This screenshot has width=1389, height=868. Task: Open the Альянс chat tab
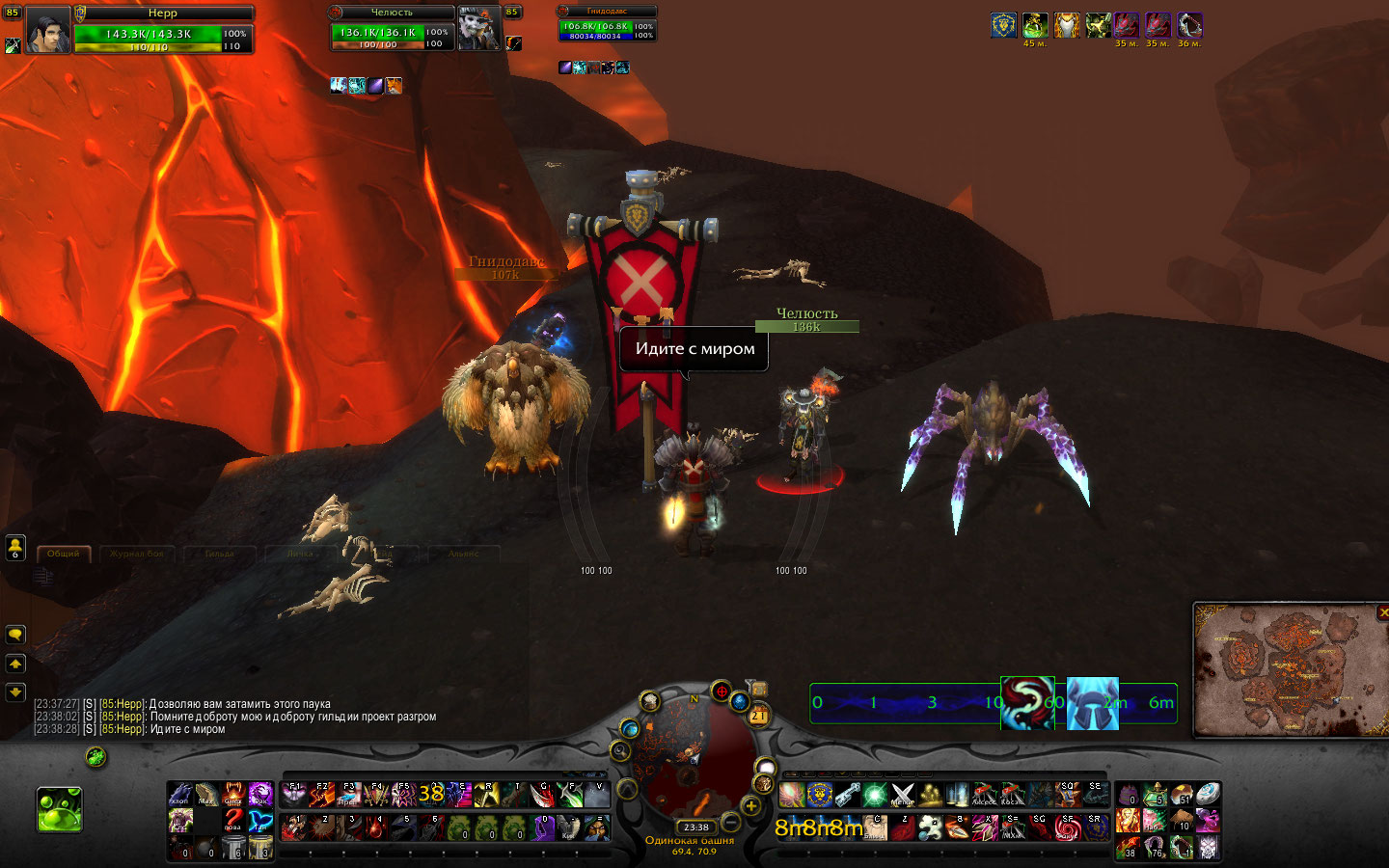click(x=463, y=554)
